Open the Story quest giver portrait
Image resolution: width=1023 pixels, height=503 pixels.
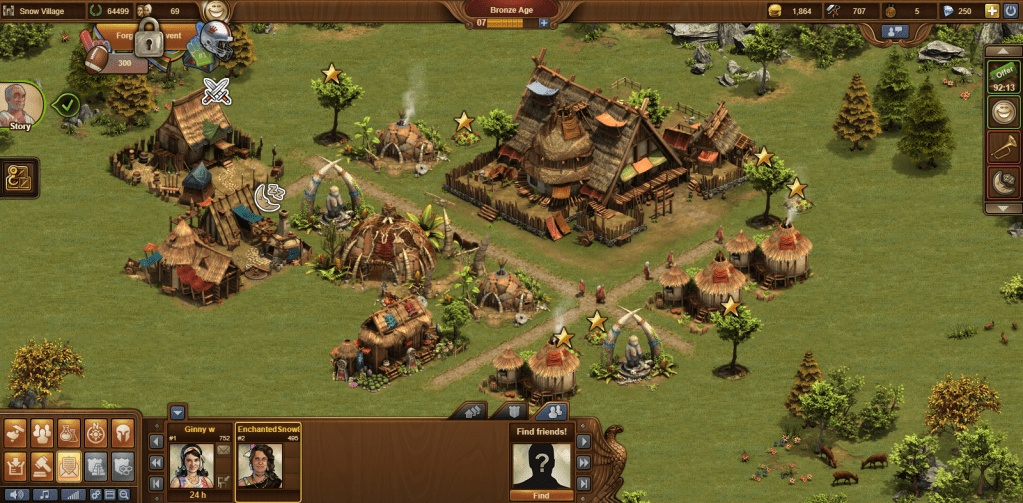pos(20,104)
